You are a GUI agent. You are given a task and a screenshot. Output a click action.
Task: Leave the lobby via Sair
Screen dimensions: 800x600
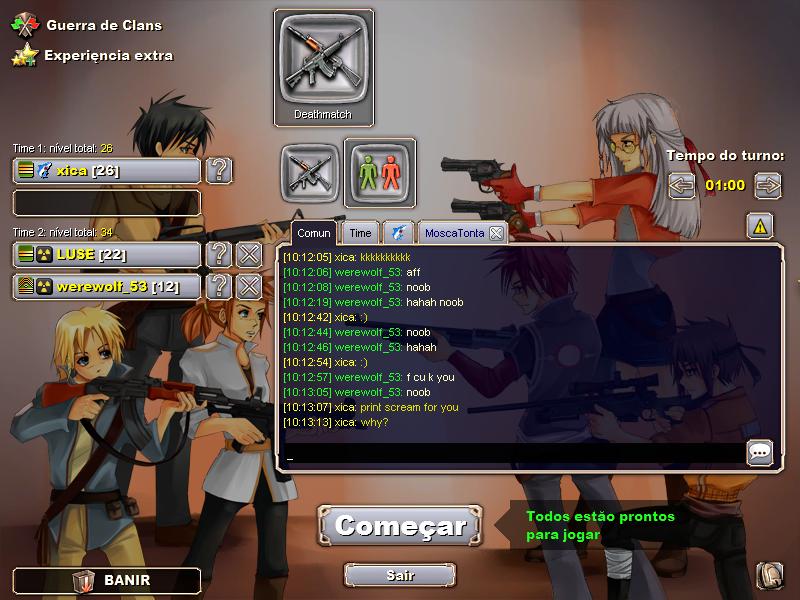tap(400, 575)
